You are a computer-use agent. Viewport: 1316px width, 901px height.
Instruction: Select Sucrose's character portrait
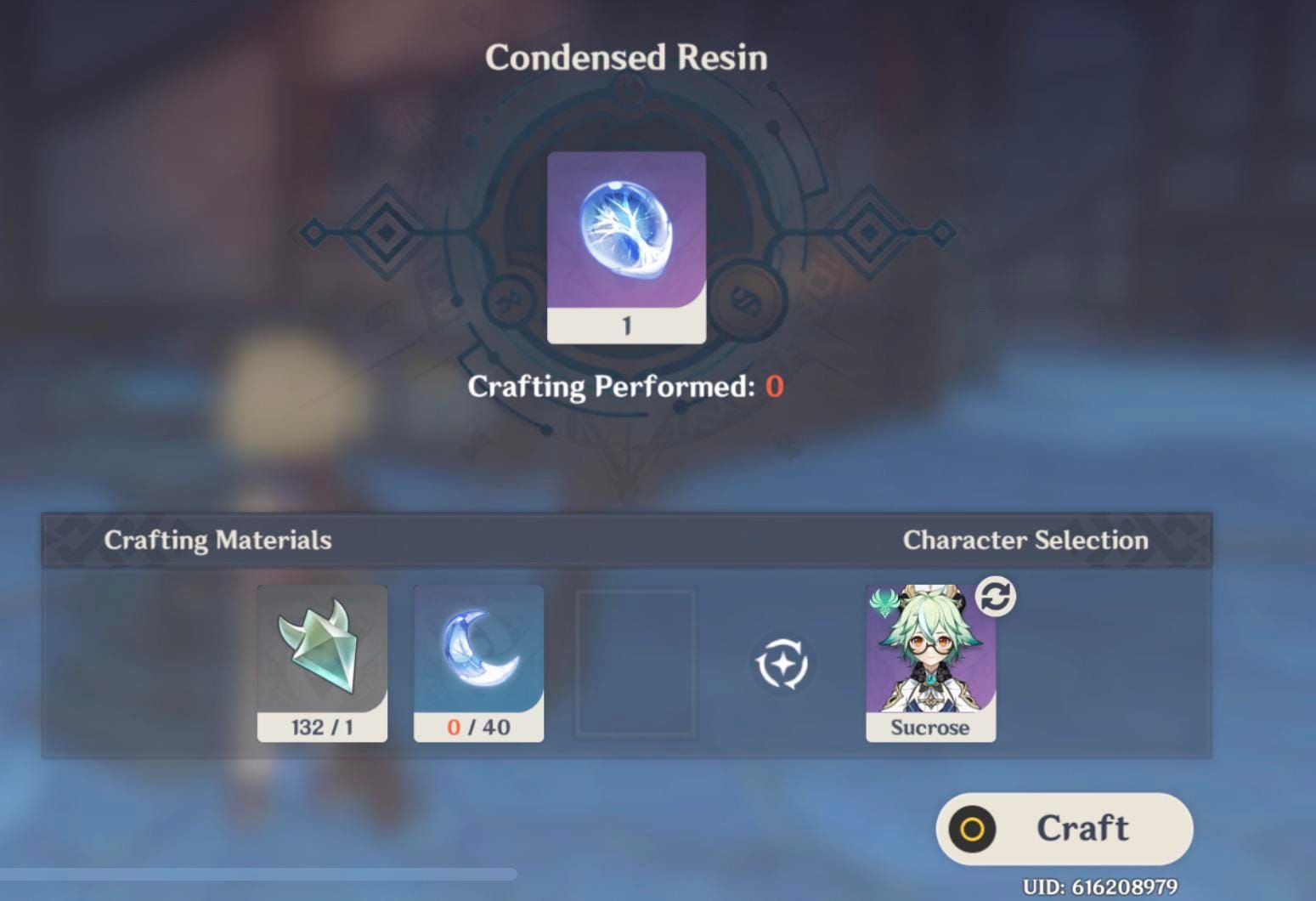point(930,654)
